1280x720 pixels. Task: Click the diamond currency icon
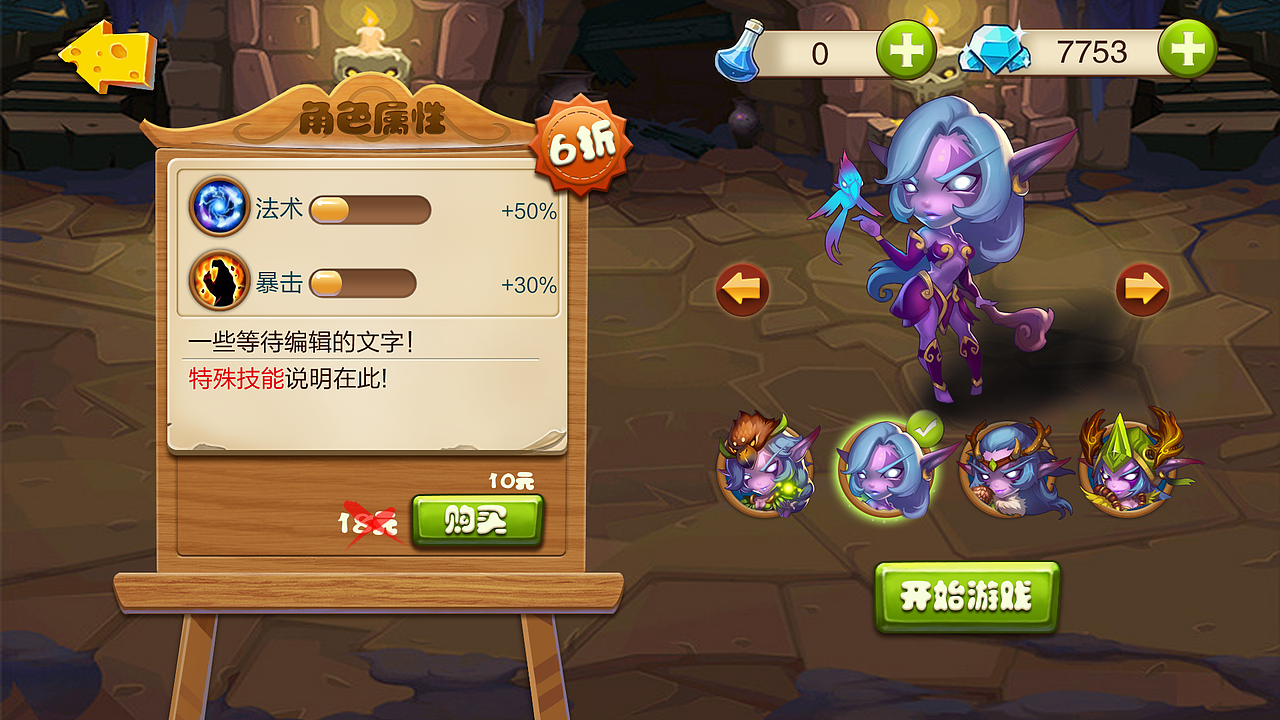[x=993, y=47]
